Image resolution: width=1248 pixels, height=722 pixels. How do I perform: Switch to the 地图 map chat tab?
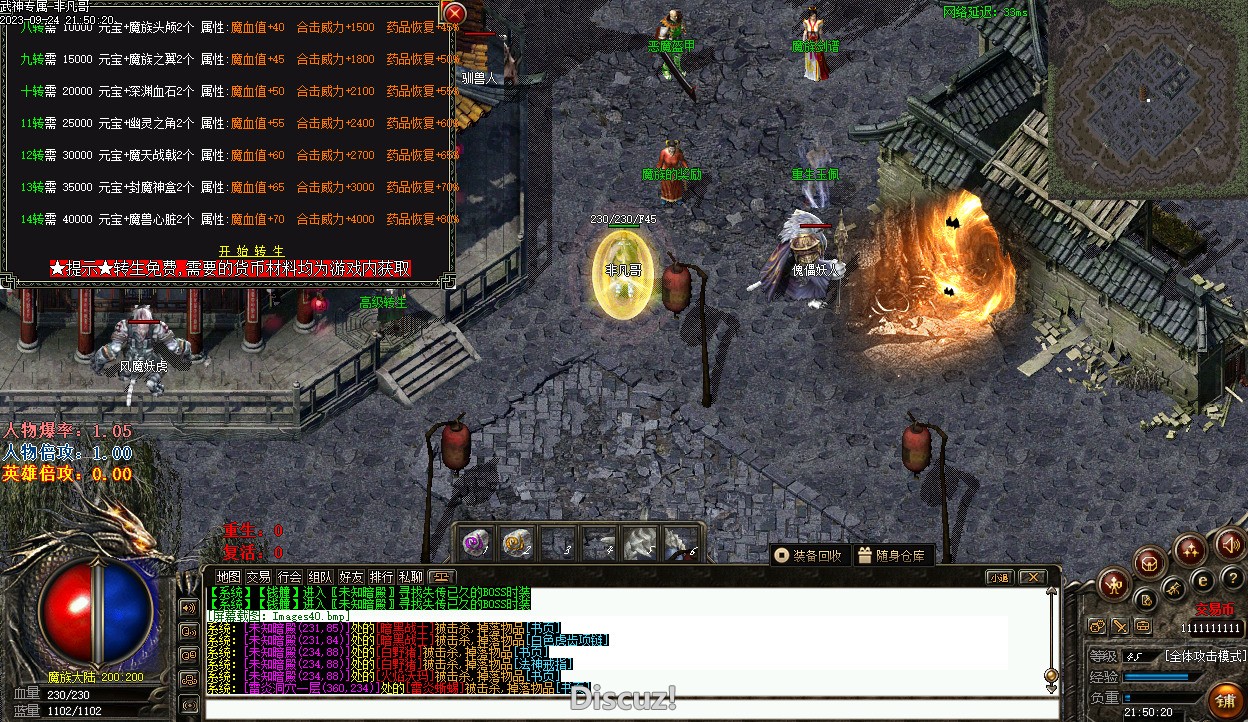pyautogui.click(x=229, y=577)
